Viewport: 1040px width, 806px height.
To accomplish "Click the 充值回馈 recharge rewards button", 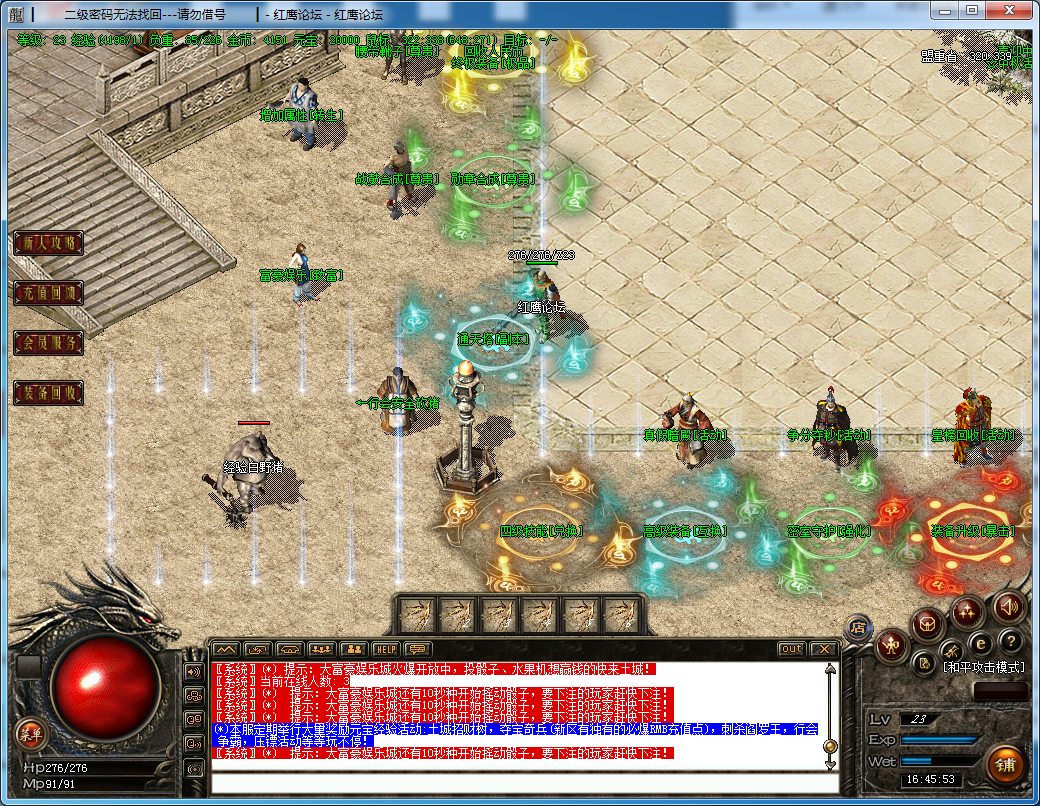I will tap(47, 293).
